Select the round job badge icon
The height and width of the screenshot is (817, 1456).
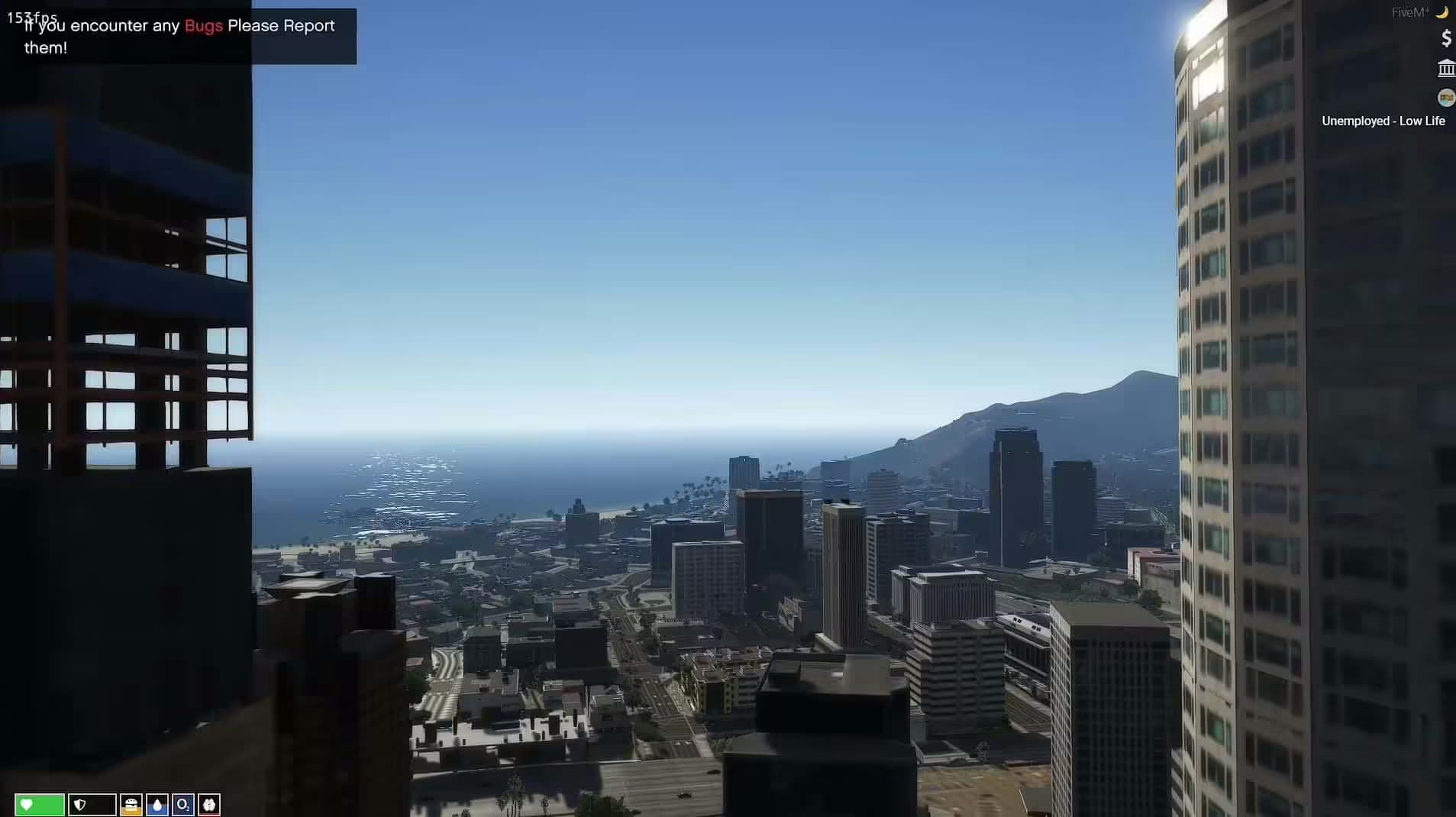[1446, 98]
